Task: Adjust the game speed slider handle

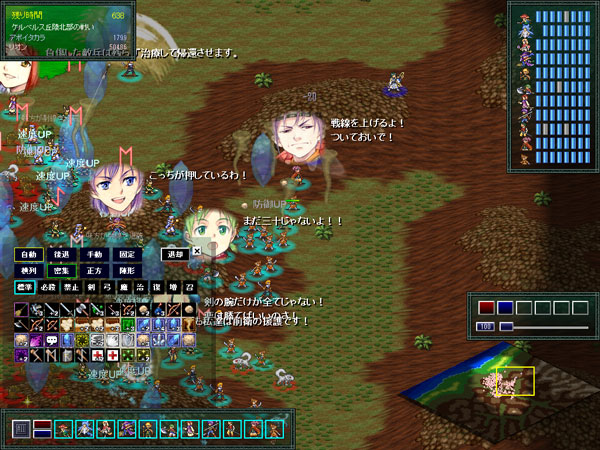Action: (x=506, y=326)
